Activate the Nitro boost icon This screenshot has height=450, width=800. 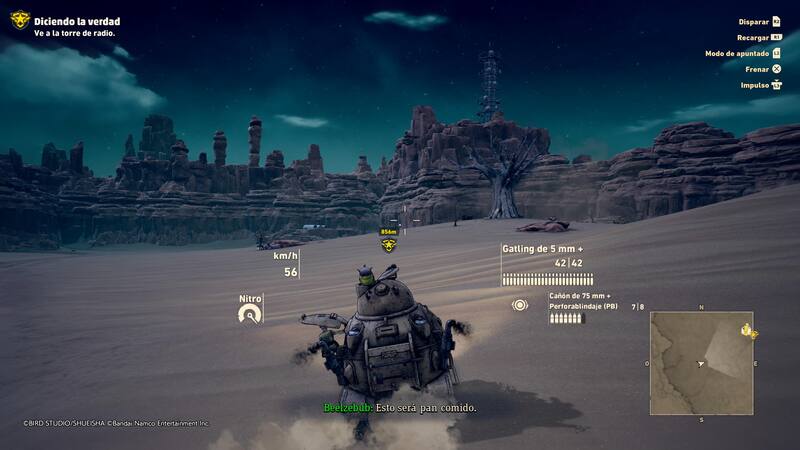249,314
